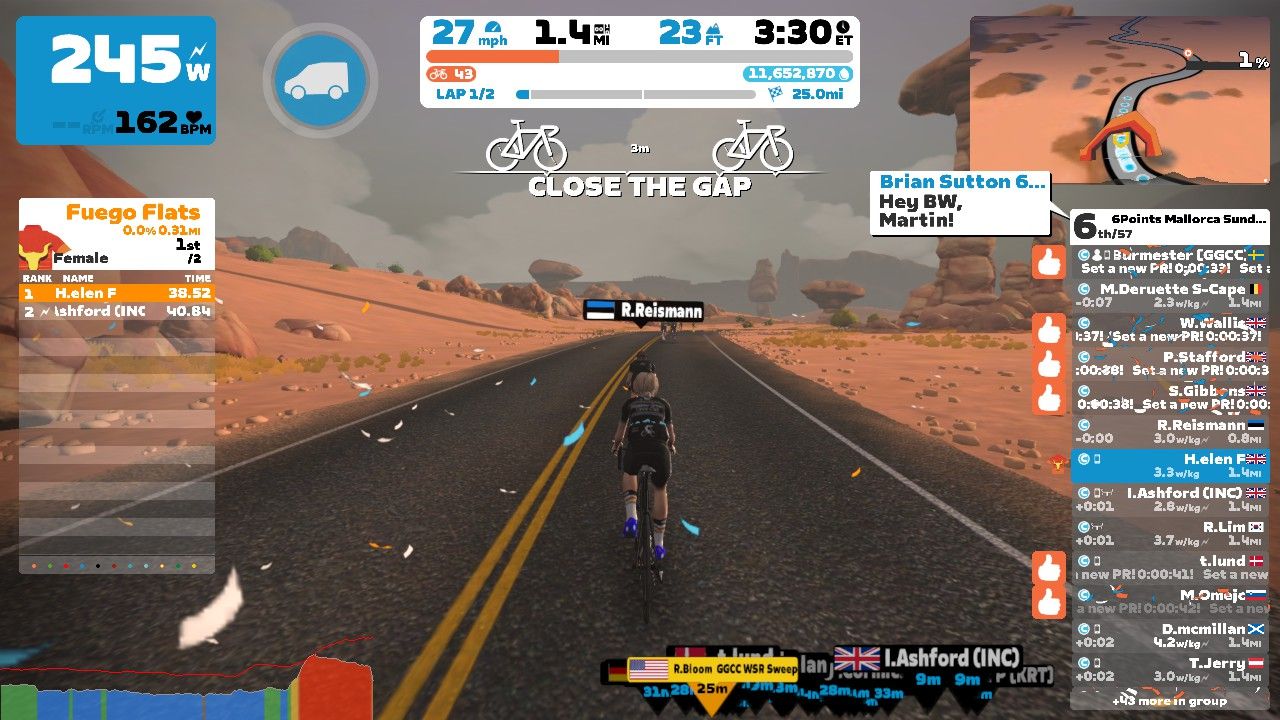Pick D.mcmillan in the nearby riders list
Viewport: 1280px width, 720px height.
(1170, 635)
